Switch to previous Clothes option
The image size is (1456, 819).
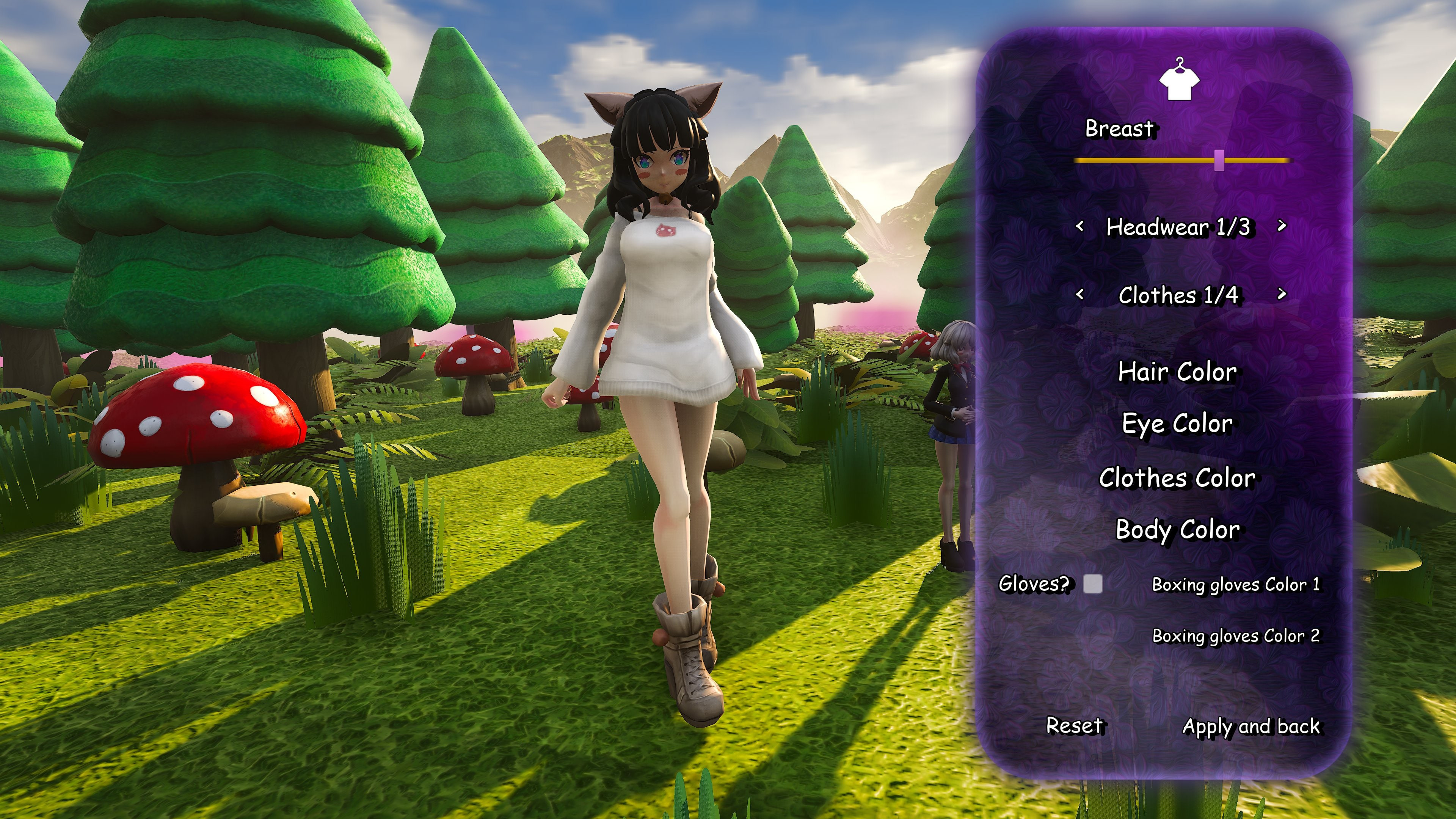click(x=1079, y=294)
